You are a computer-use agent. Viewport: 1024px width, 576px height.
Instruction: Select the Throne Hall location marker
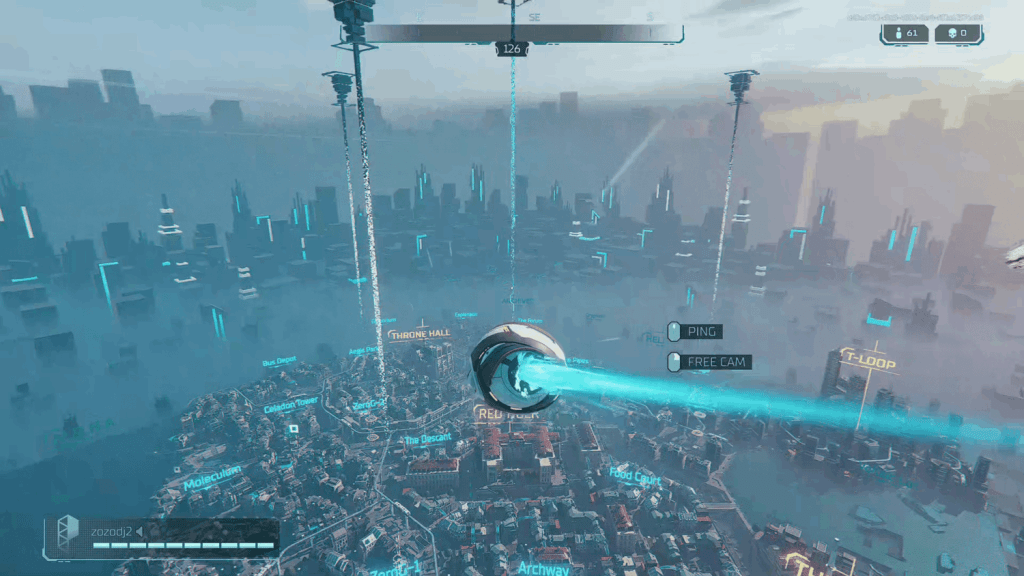(421, 334)
